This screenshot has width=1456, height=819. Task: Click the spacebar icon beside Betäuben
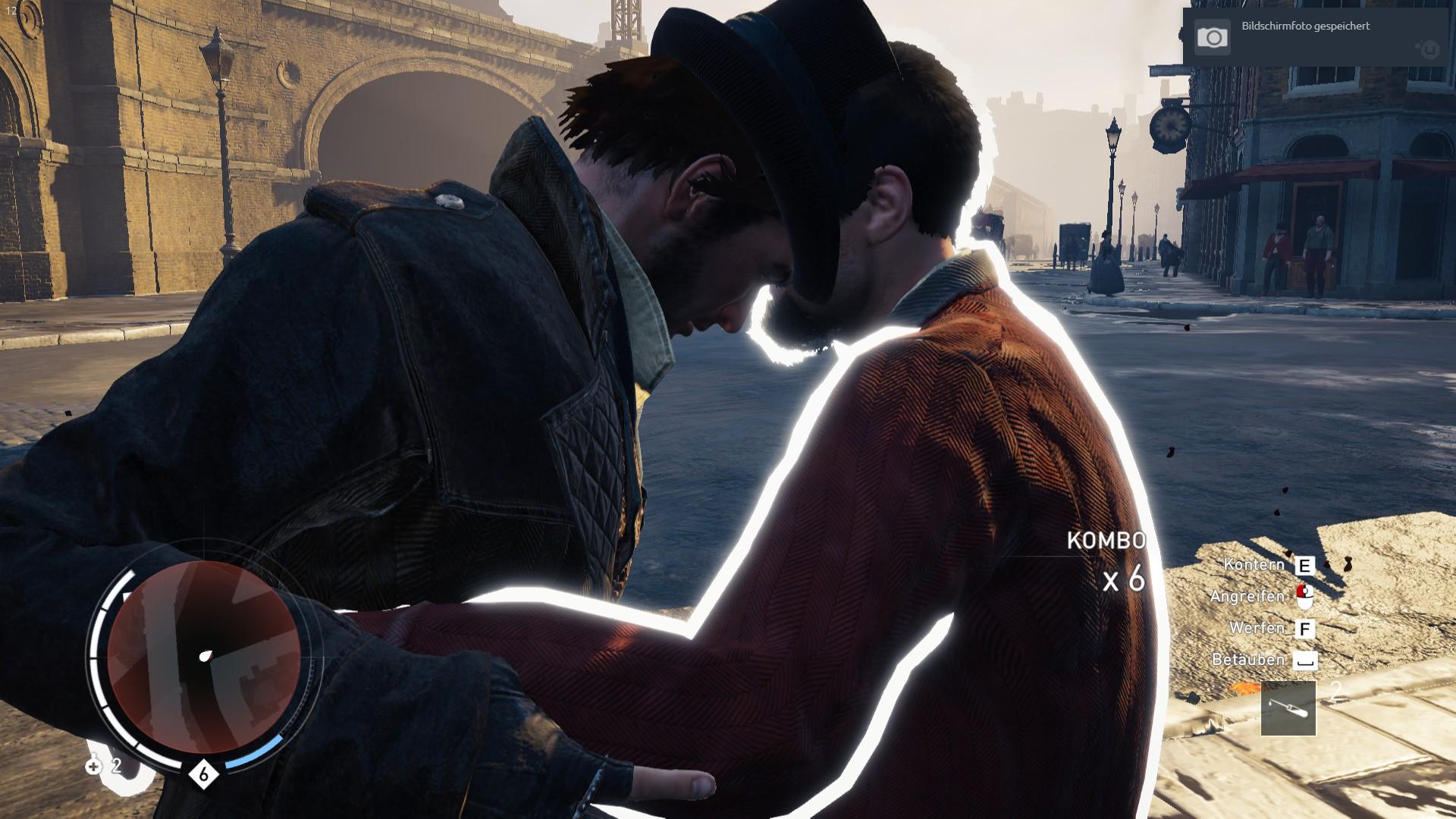click(x=1304, y=659)
